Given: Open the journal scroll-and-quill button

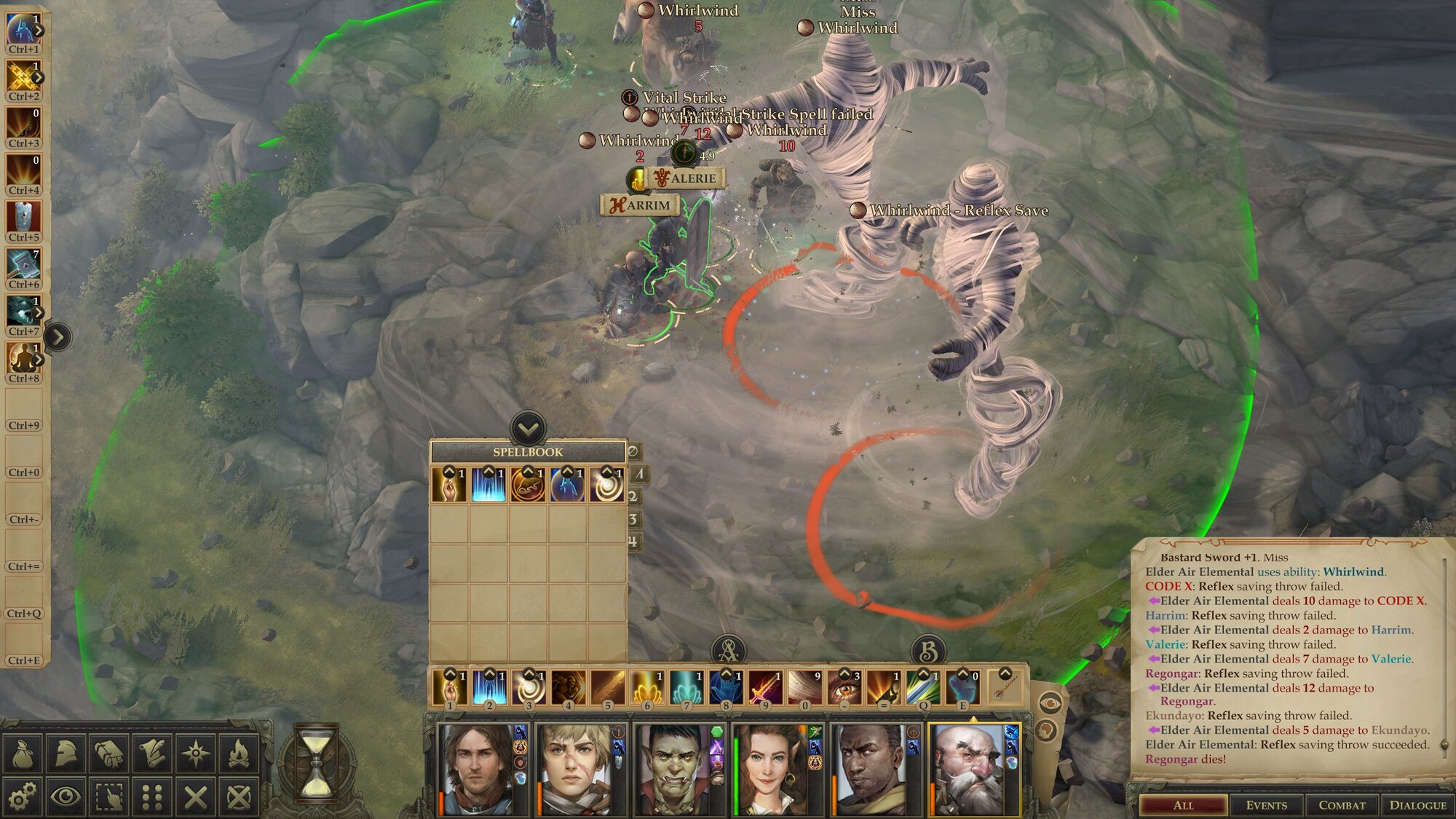Looking at the screenshot, I should (152, 753).
